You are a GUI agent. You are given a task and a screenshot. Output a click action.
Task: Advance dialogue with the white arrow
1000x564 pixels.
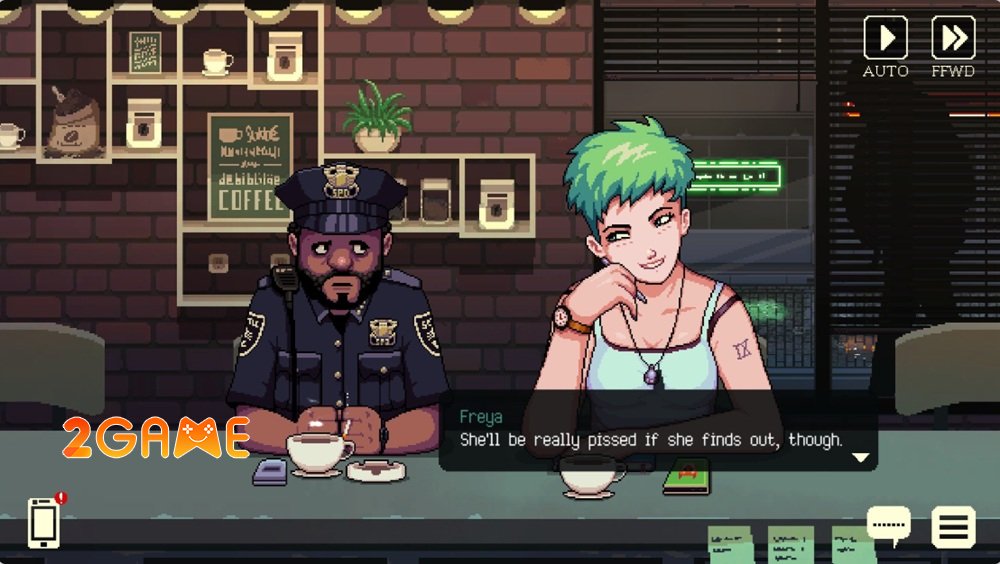click(x=860, y=458)
